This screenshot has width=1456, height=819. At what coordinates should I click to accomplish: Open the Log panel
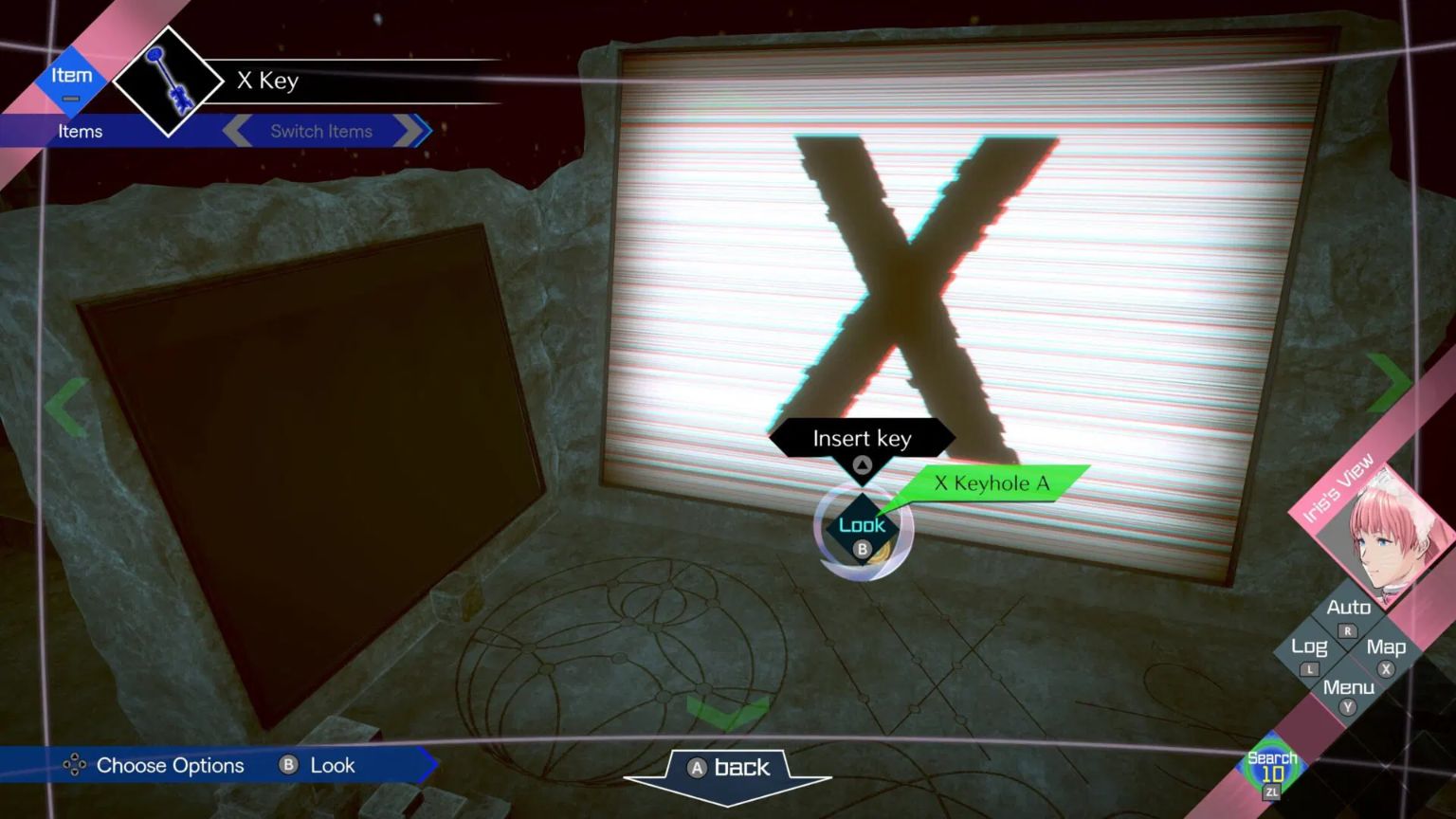pyautogui.click(x=1308, y=646)
